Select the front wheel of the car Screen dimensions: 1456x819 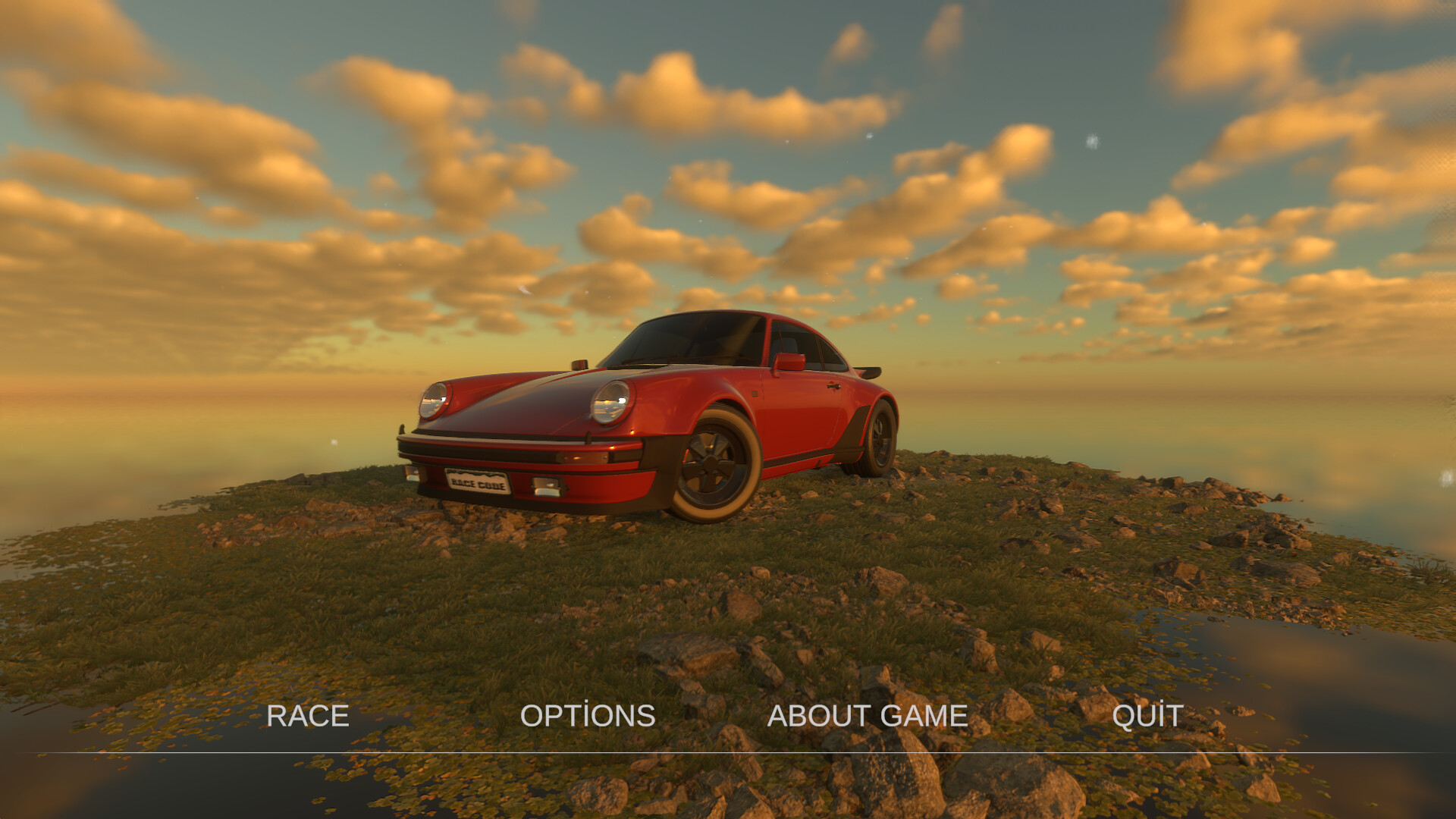(x=711, y=462)
